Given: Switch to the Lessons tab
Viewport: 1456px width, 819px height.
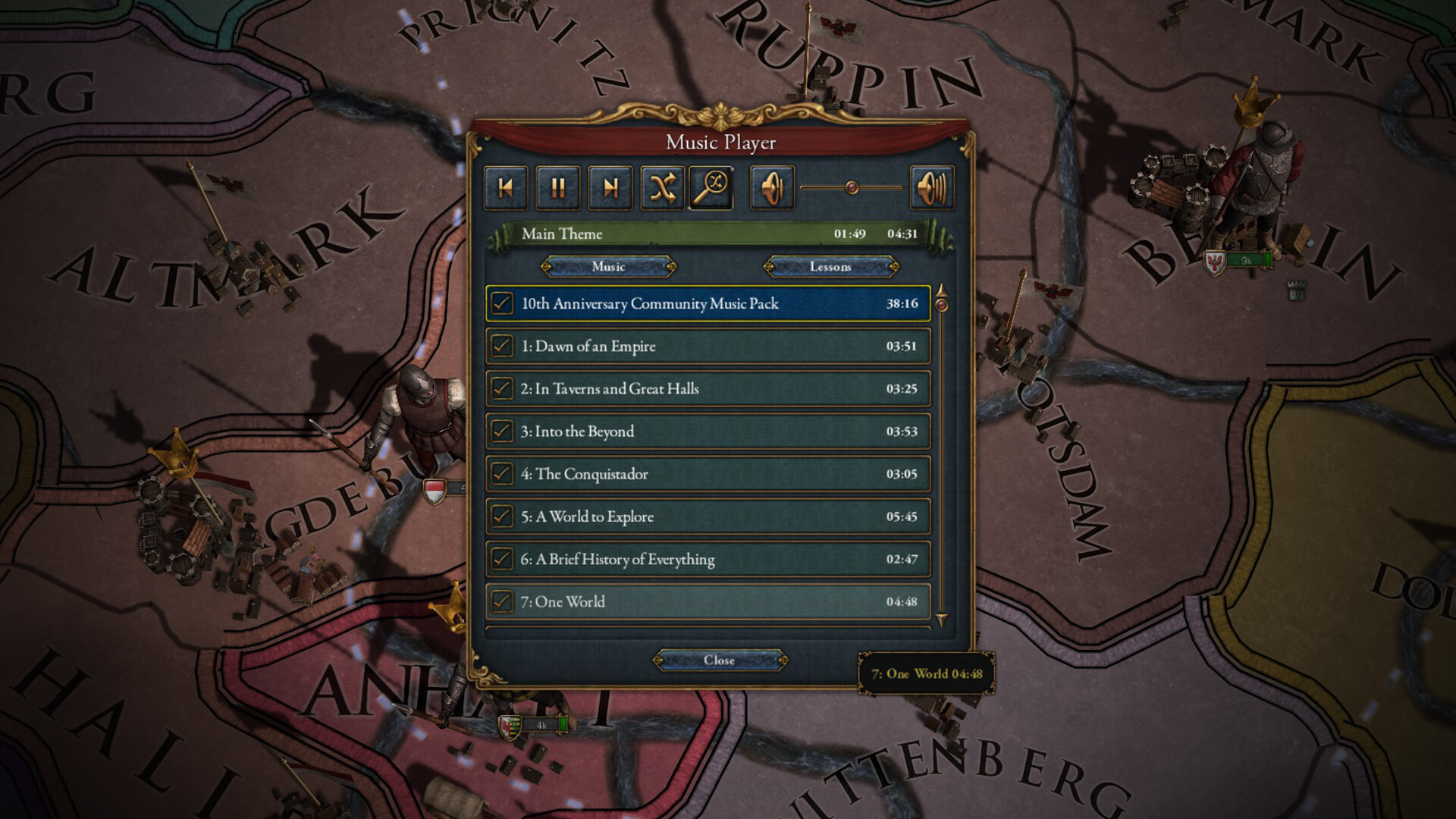Looking at the screenshot, I should coord(831,267).
